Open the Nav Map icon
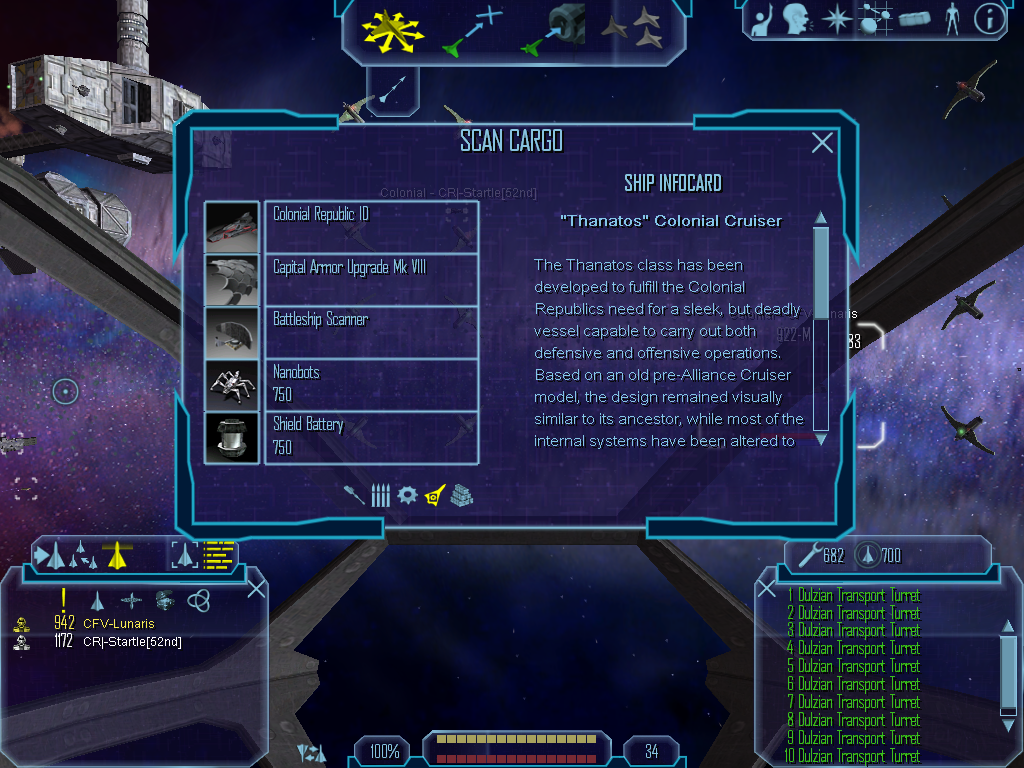The width and height of the screenshot is (1024, 768). [x=875, y=18]
